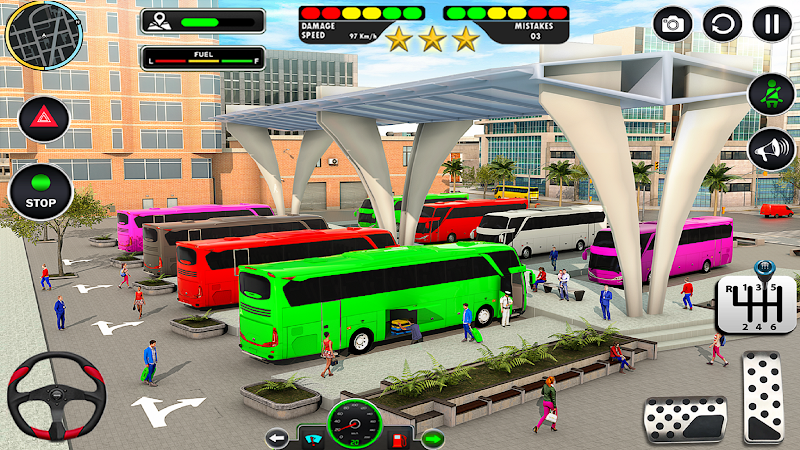800x450 pixels.
Task: Pause the game
Action: tap(771, 24)
